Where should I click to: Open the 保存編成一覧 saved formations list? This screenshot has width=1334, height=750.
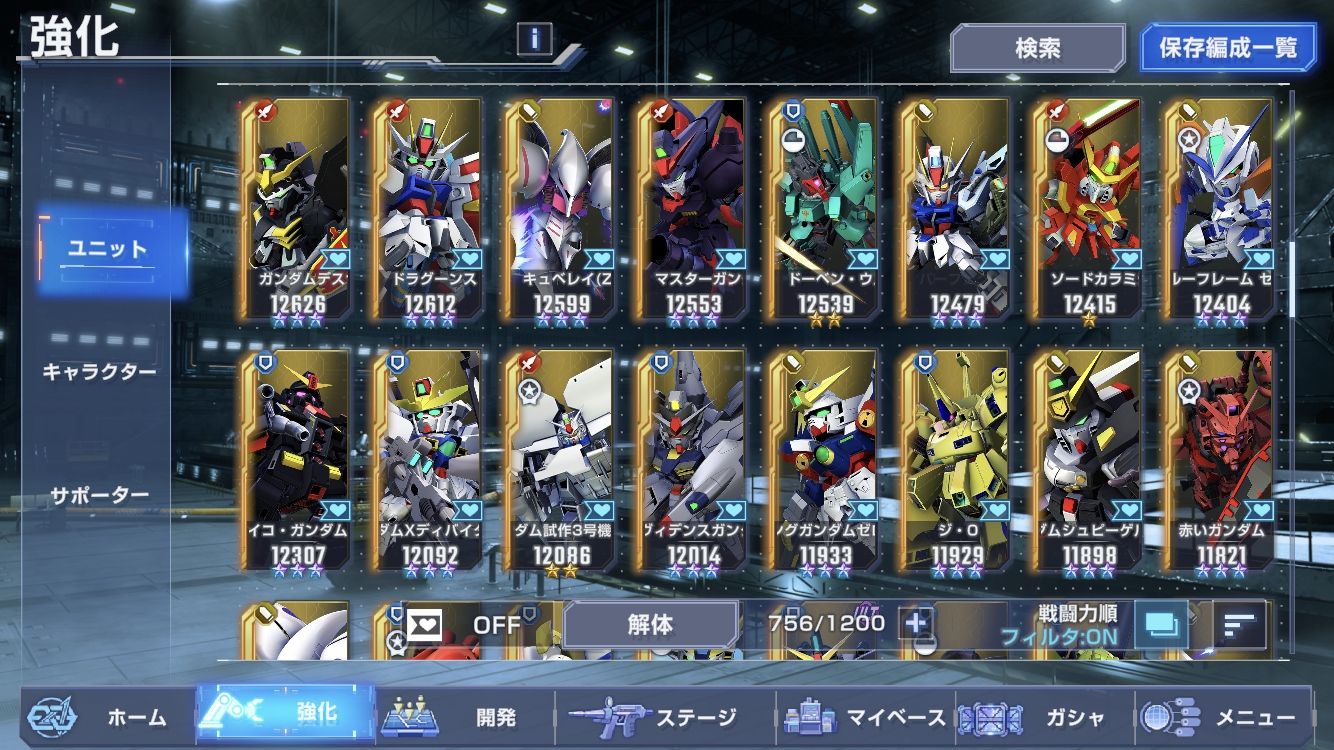tap(1228, 48)
